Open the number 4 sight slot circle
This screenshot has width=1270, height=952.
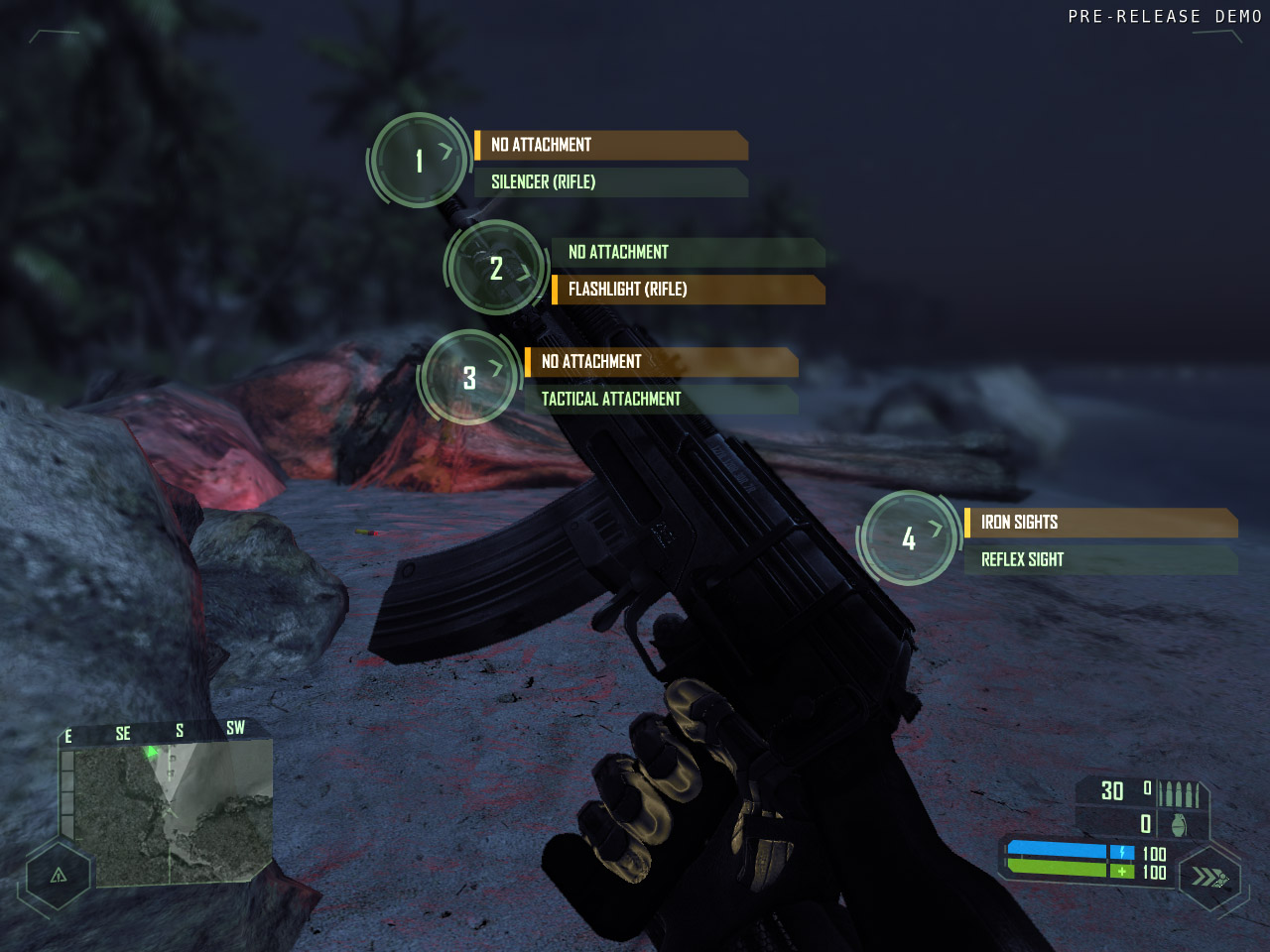(x=909, y=538)
